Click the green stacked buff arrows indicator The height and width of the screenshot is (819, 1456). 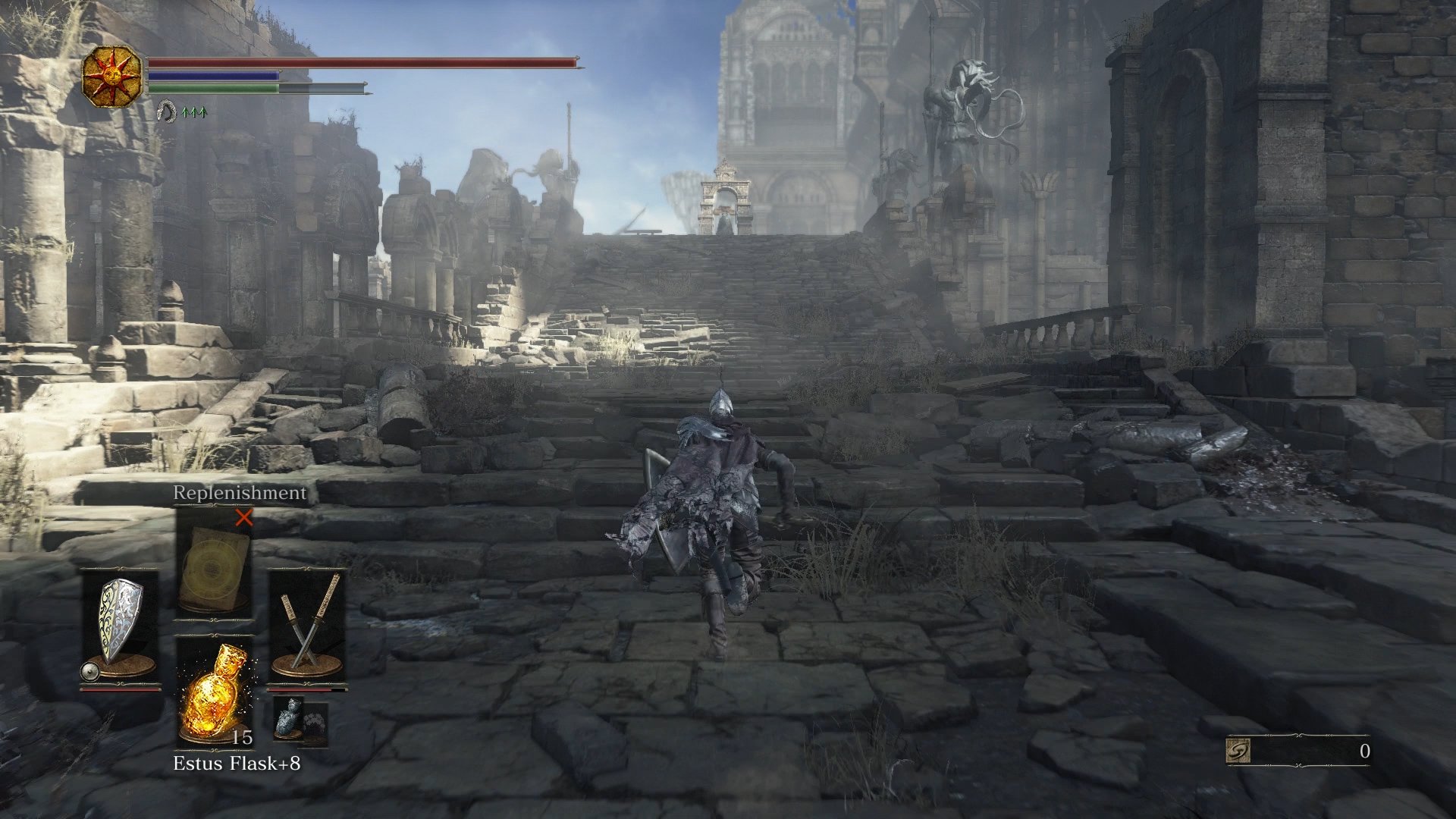click(194, 112)
